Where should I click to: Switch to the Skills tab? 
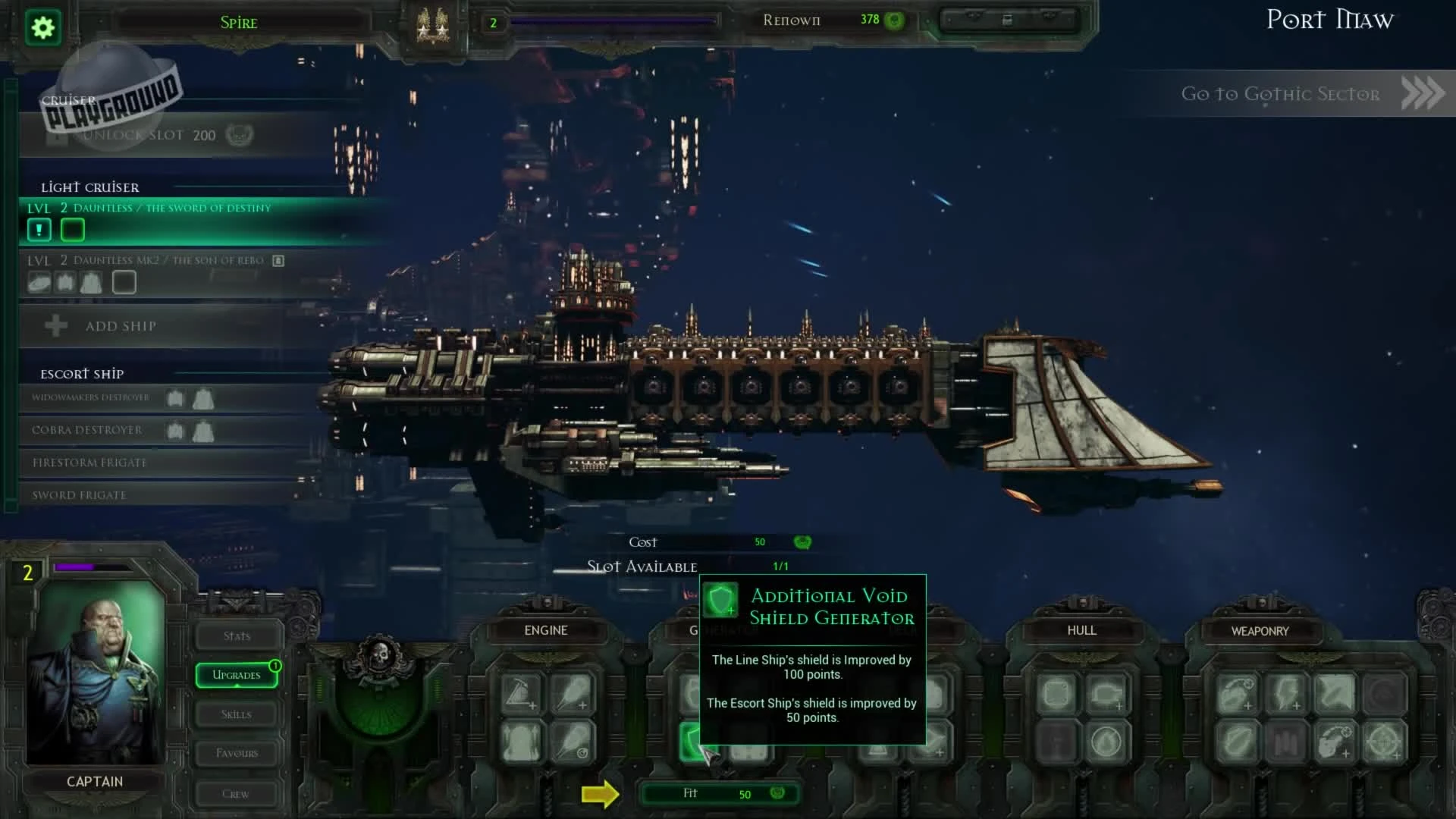[236, 714]
